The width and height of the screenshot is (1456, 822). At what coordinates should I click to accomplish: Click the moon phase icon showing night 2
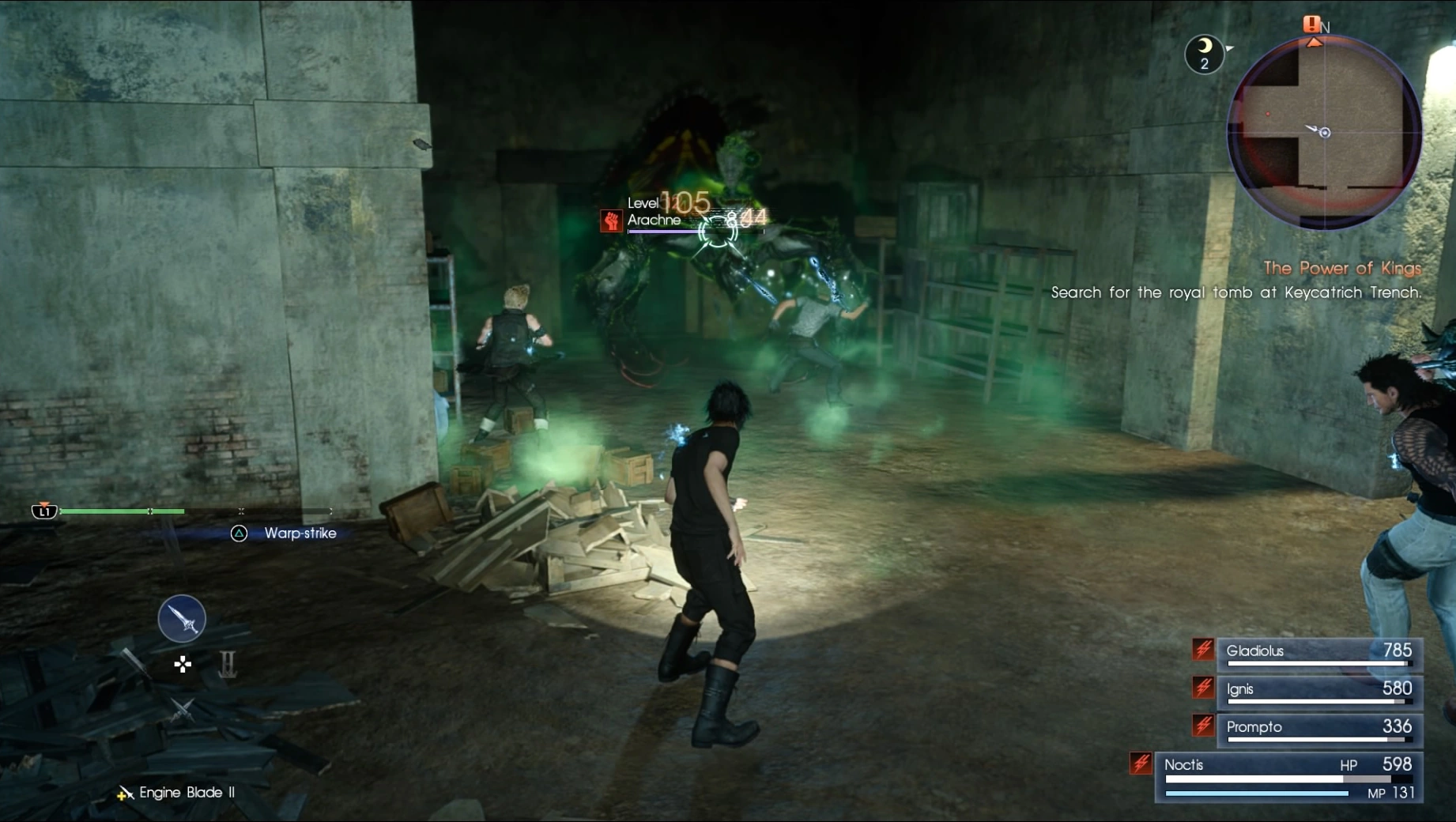tap(1203, 54)
